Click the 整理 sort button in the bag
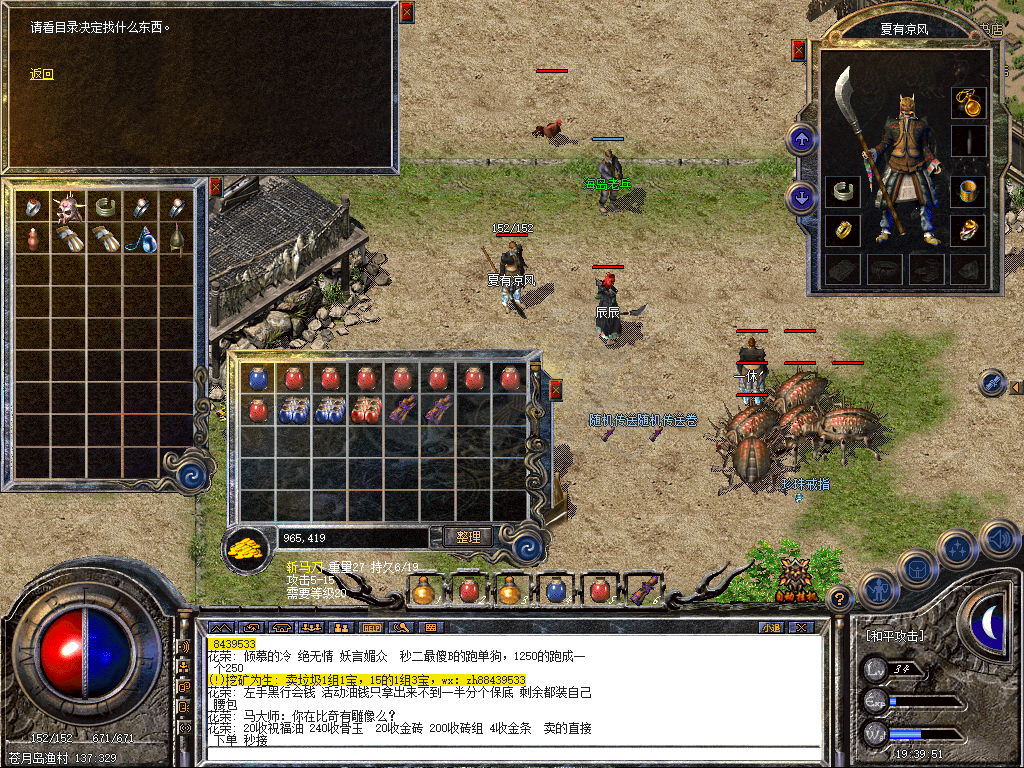Screen dimensions: 1024x768 pos(467,537)
